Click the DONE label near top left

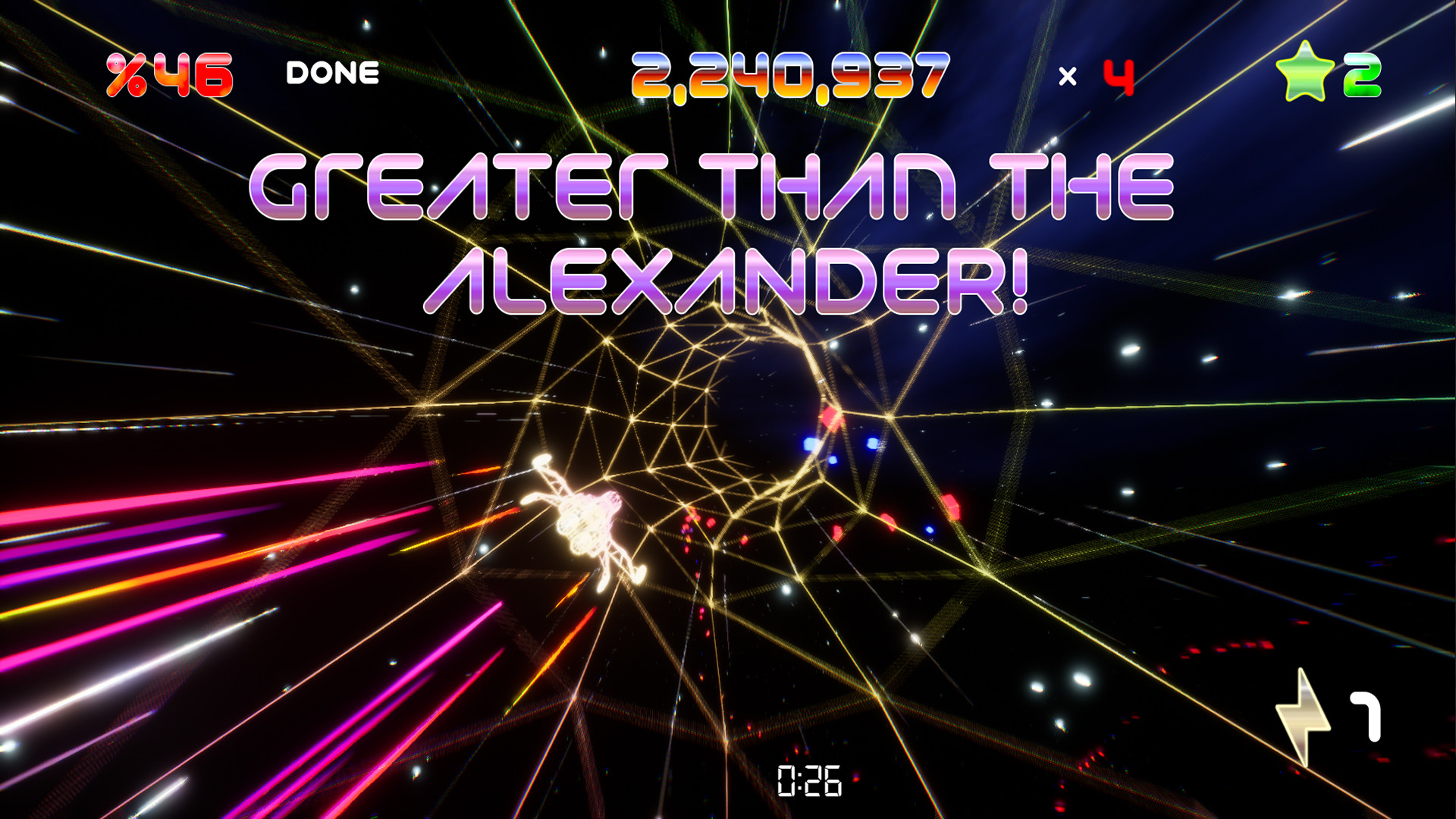click(331, 72)
